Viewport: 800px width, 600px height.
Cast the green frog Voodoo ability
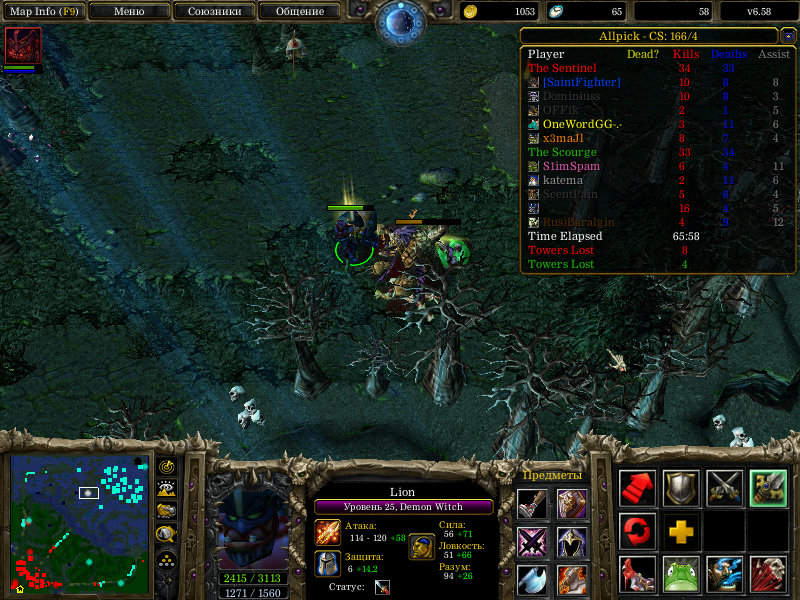682,574
